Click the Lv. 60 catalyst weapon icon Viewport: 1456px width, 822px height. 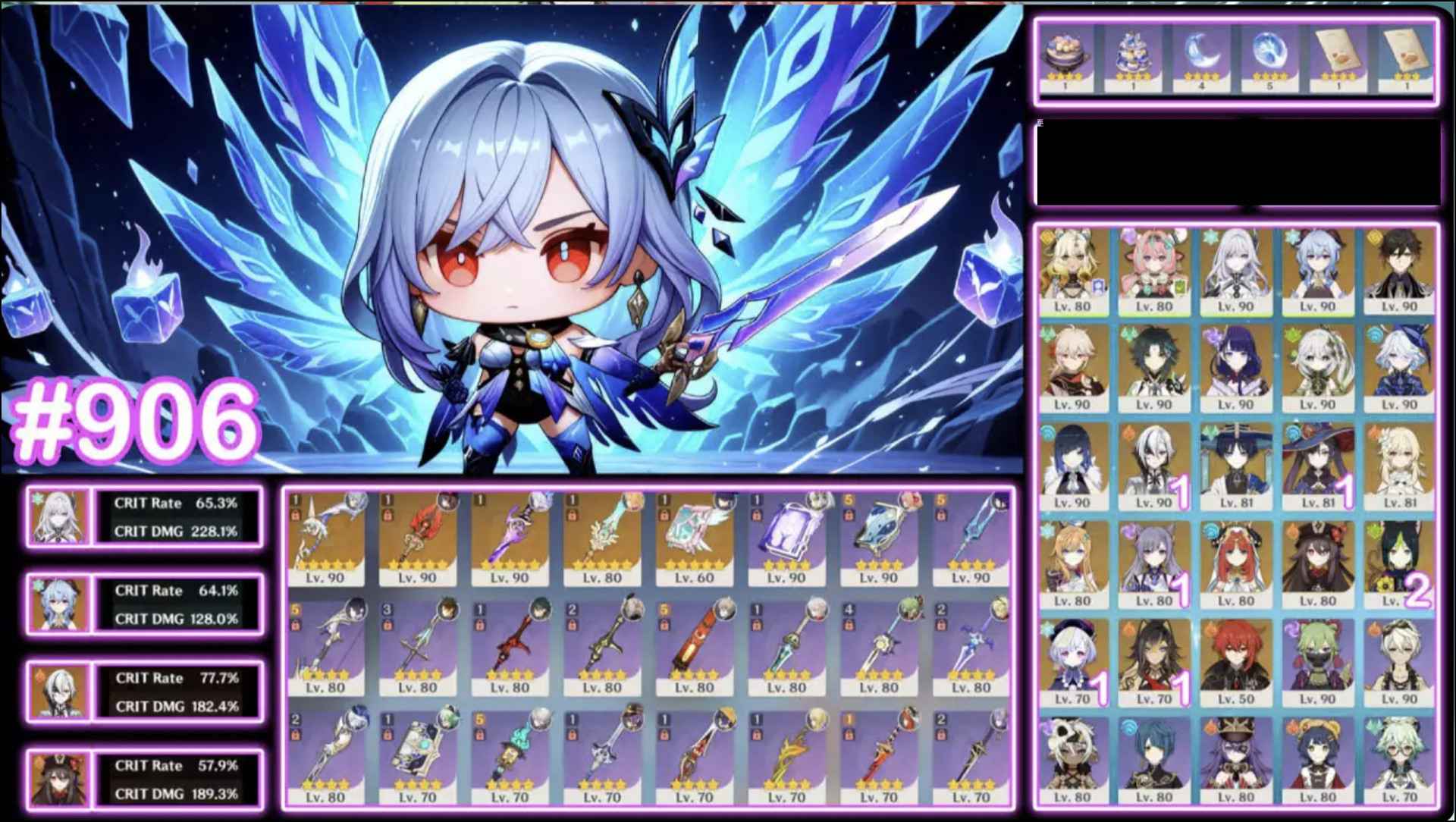click(x=694, y=535)
